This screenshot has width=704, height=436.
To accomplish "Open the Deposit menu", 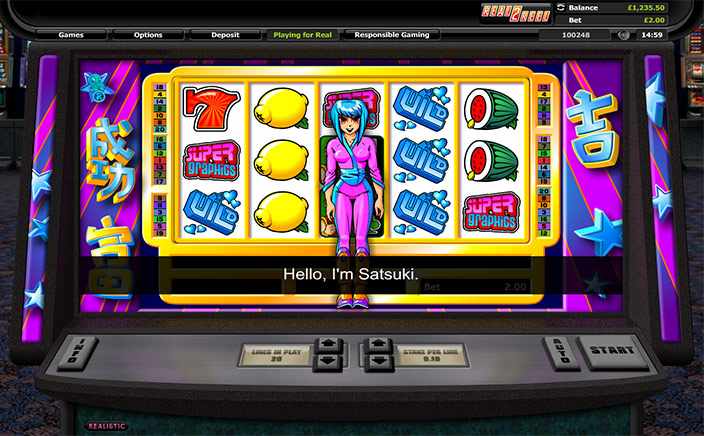I will (225, 35).
